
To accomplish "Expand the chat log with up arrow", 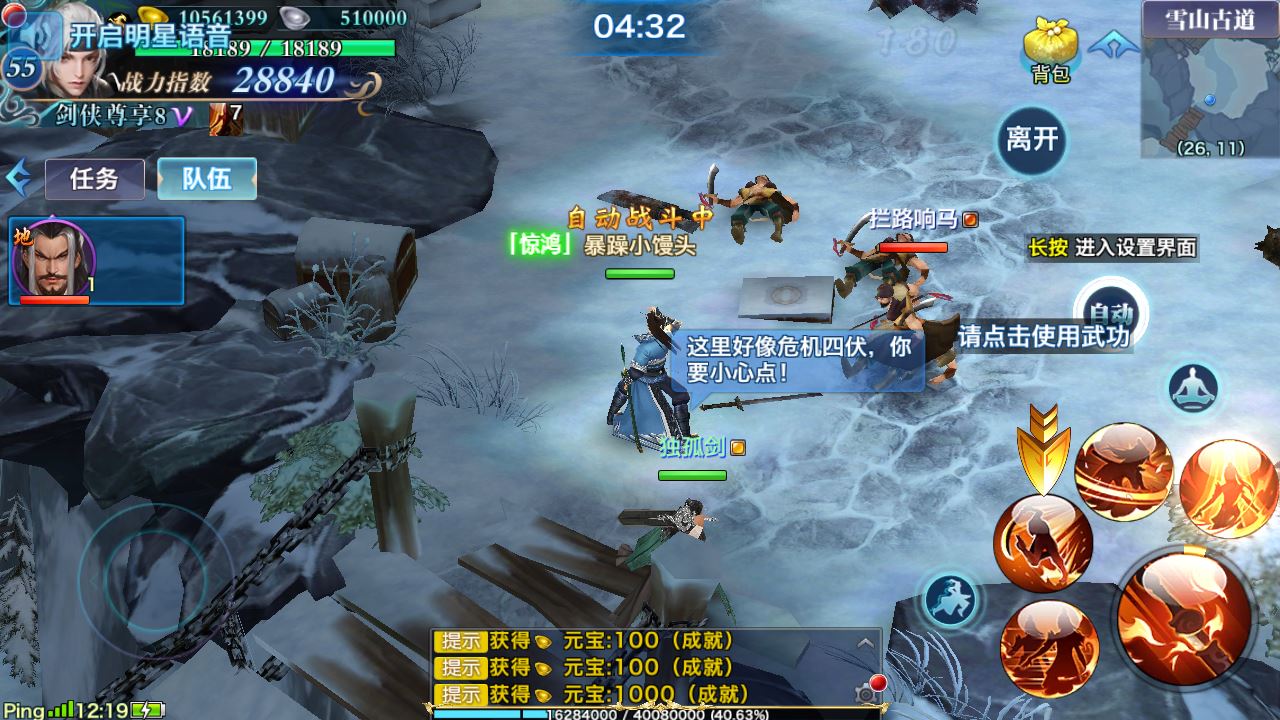I will pos(866,643).
